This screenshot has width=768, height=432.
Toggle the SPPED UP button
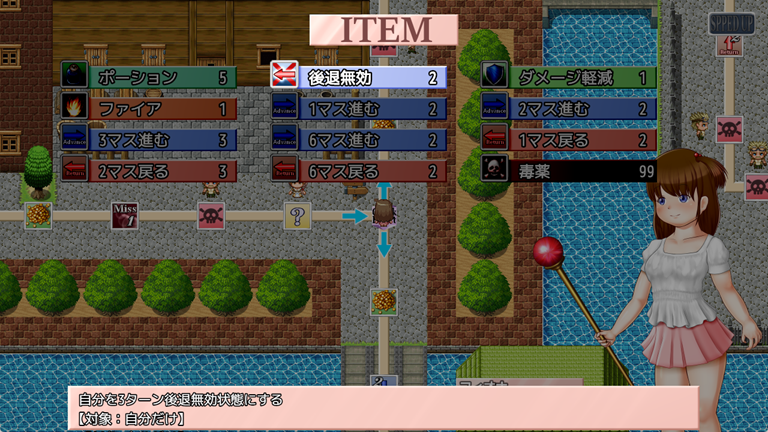point(731,23)
